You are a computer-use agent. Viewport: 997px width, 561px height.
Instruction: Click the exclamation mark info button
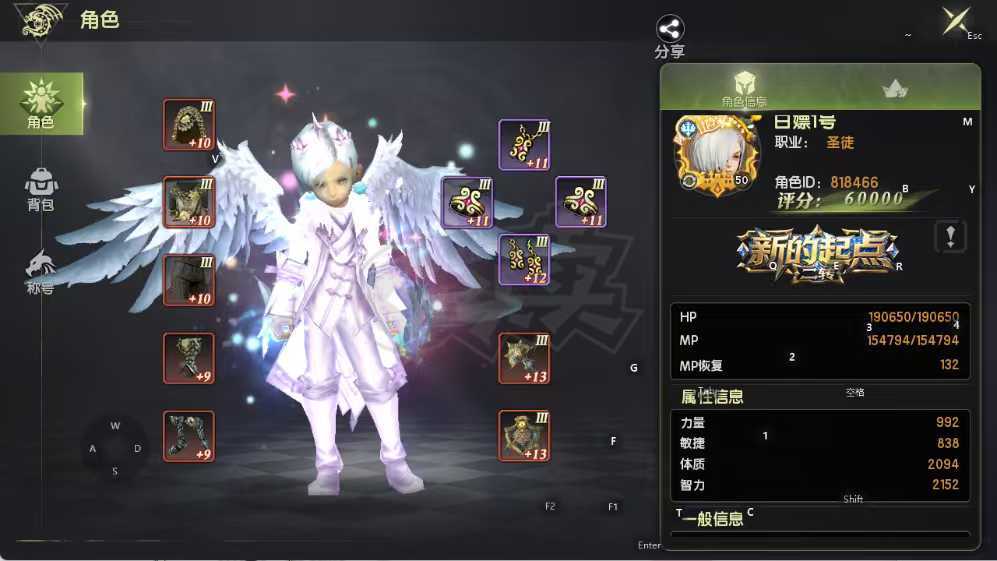pos(950,237)
